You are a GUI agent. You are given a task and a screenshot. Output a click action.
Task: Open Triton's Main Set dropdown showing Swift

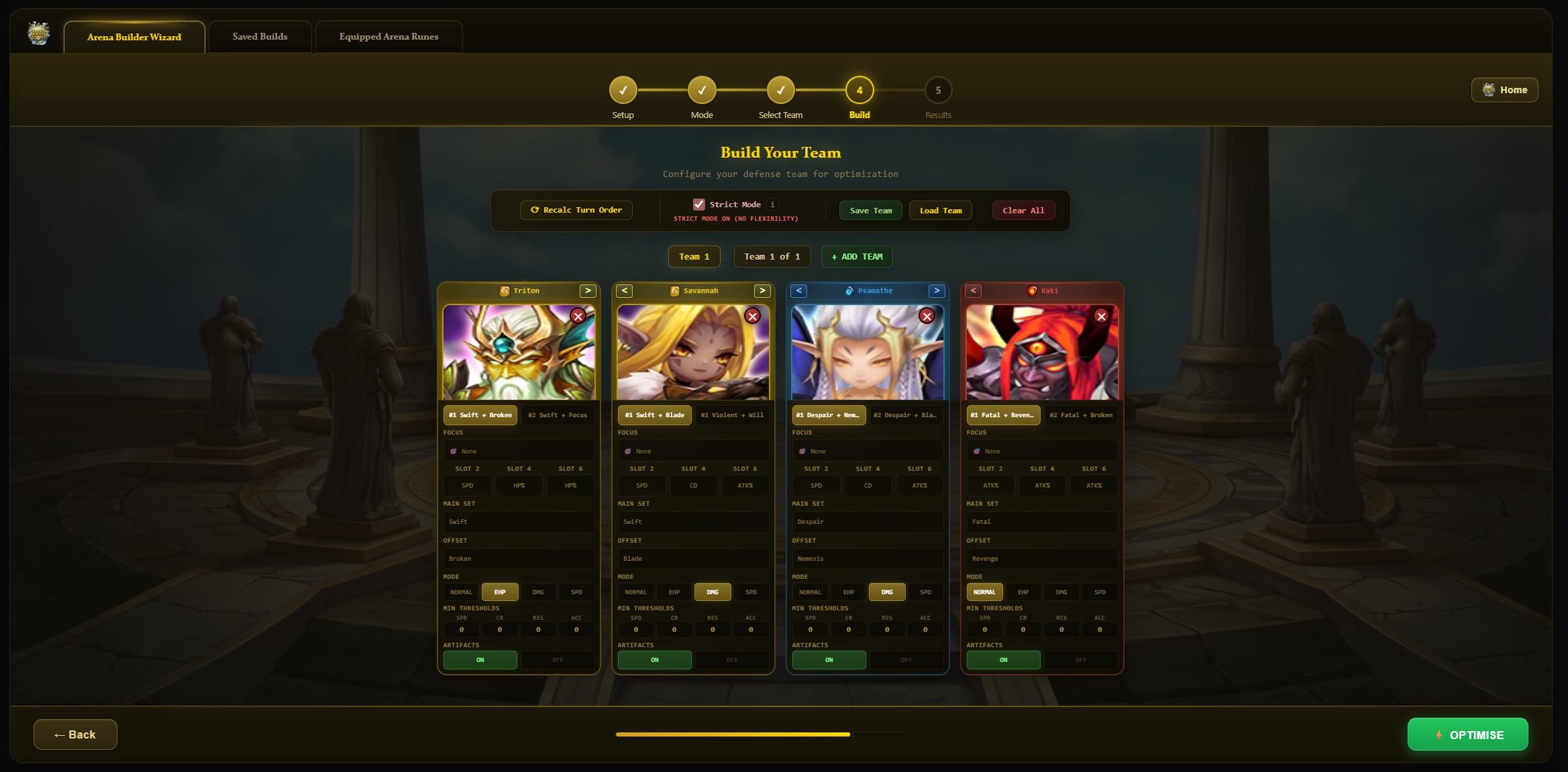(518, 522)
